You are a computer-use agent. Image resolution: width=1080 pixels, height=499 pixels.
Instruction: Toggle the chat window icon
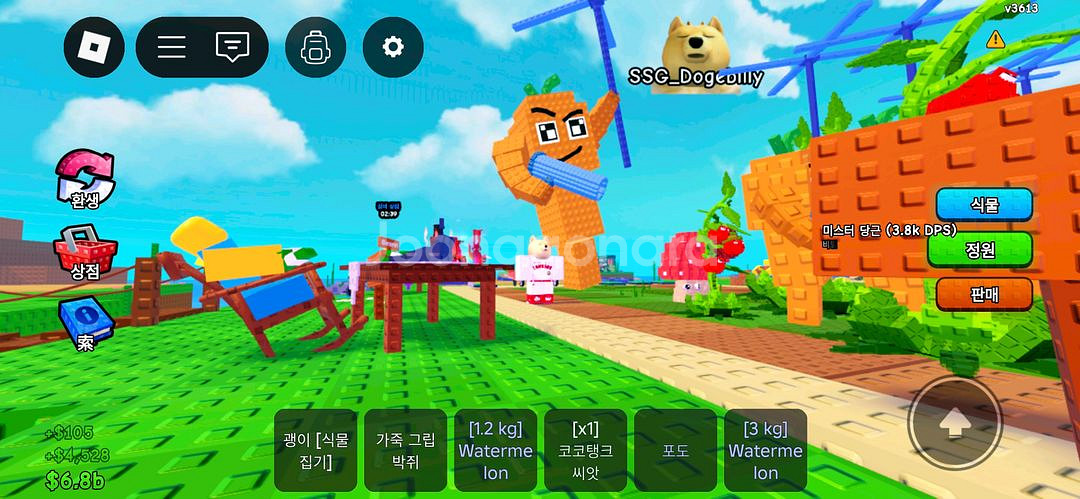point(233,47)
